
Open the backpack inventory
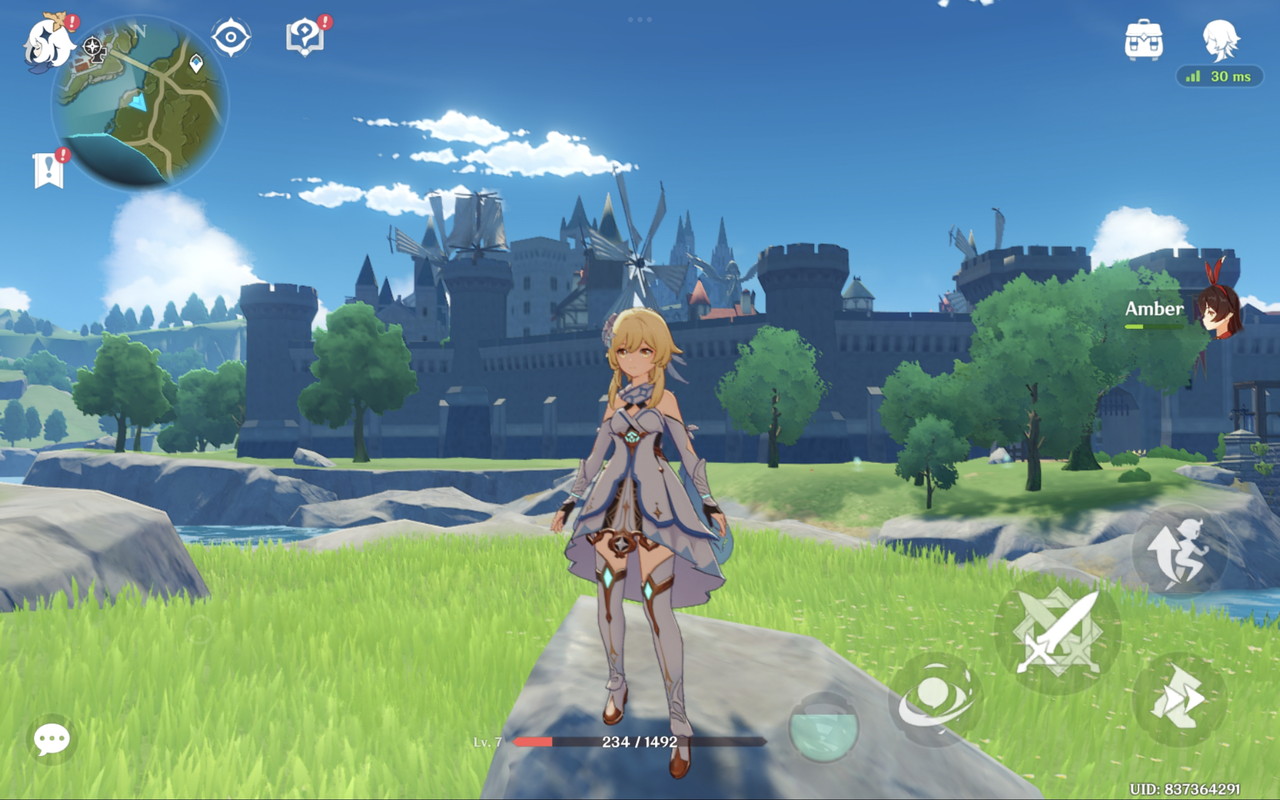(x=1143, y=40)
